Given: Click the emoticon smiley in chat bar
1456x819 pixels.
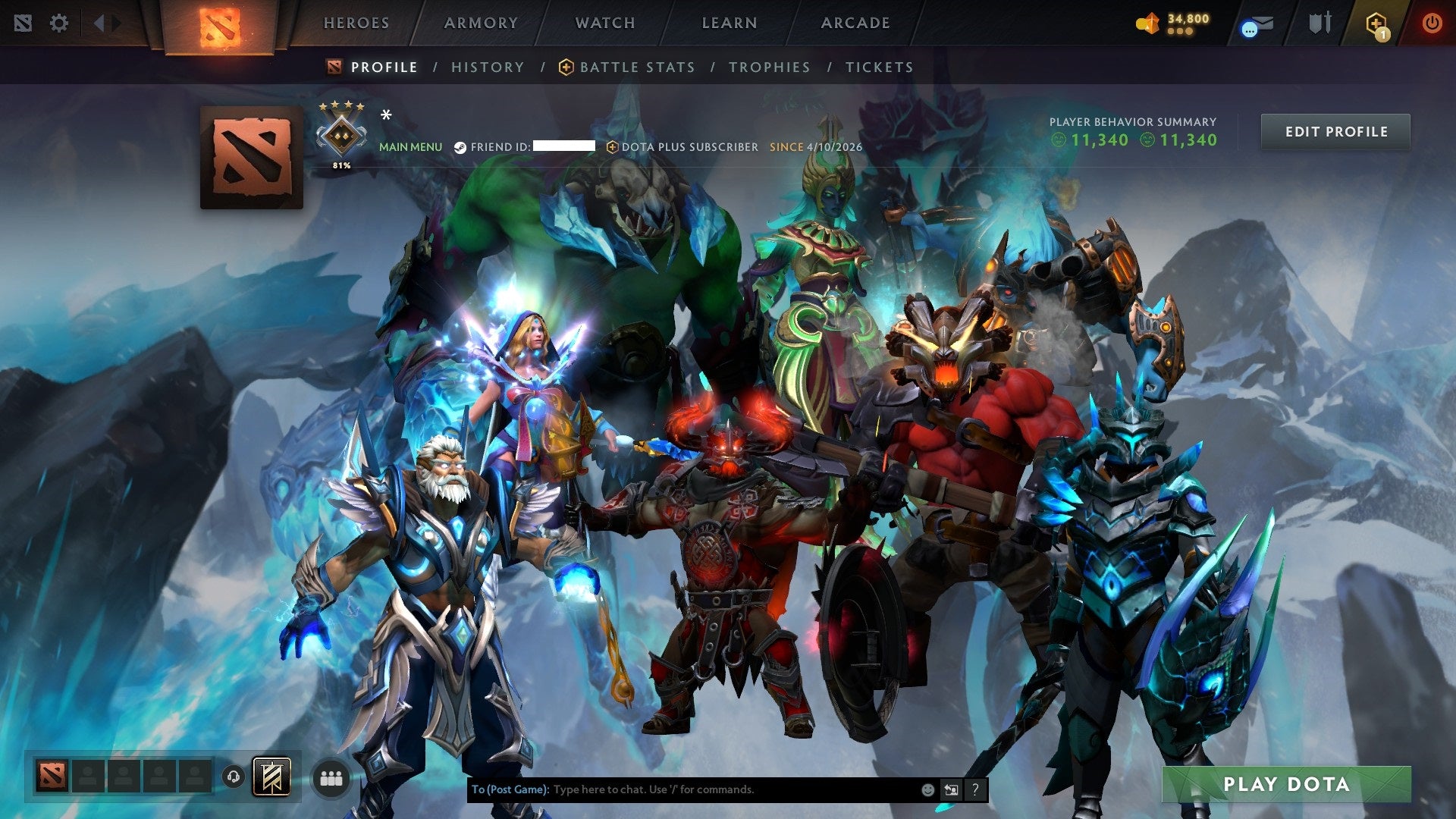Looking at the screenshot, I should tap(927, 789).
